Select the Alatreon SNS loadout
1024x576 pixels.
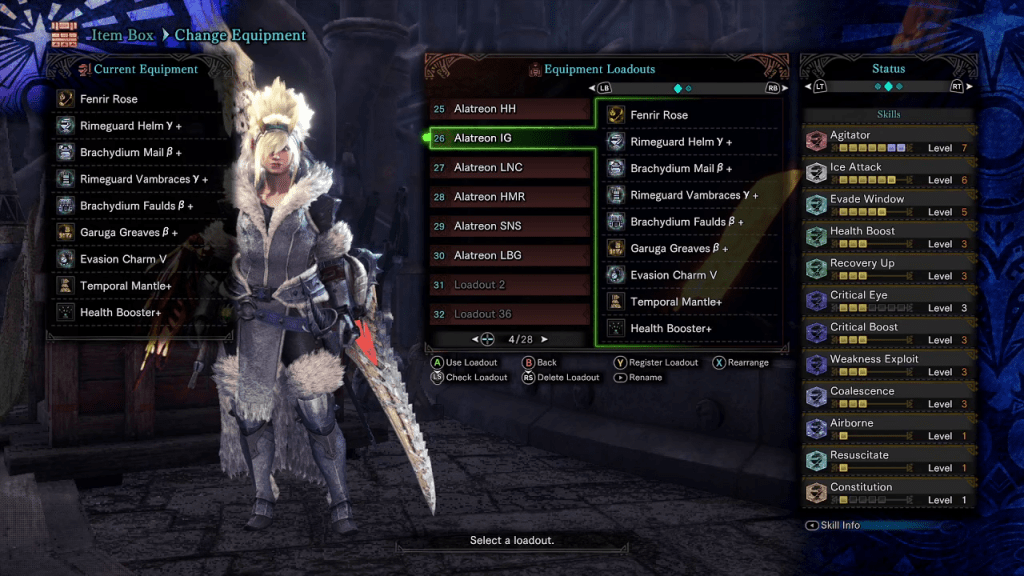(510, 226)
